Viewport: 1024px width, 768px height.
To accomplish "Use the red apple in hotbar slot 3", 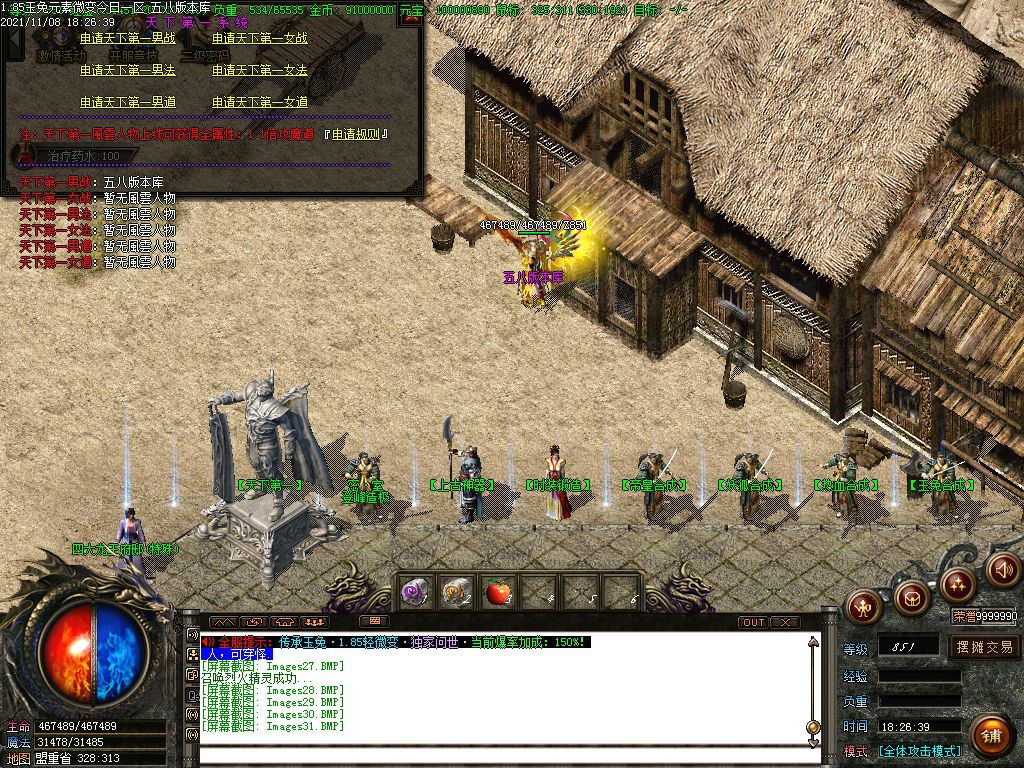I will click(x=497, y=593).
